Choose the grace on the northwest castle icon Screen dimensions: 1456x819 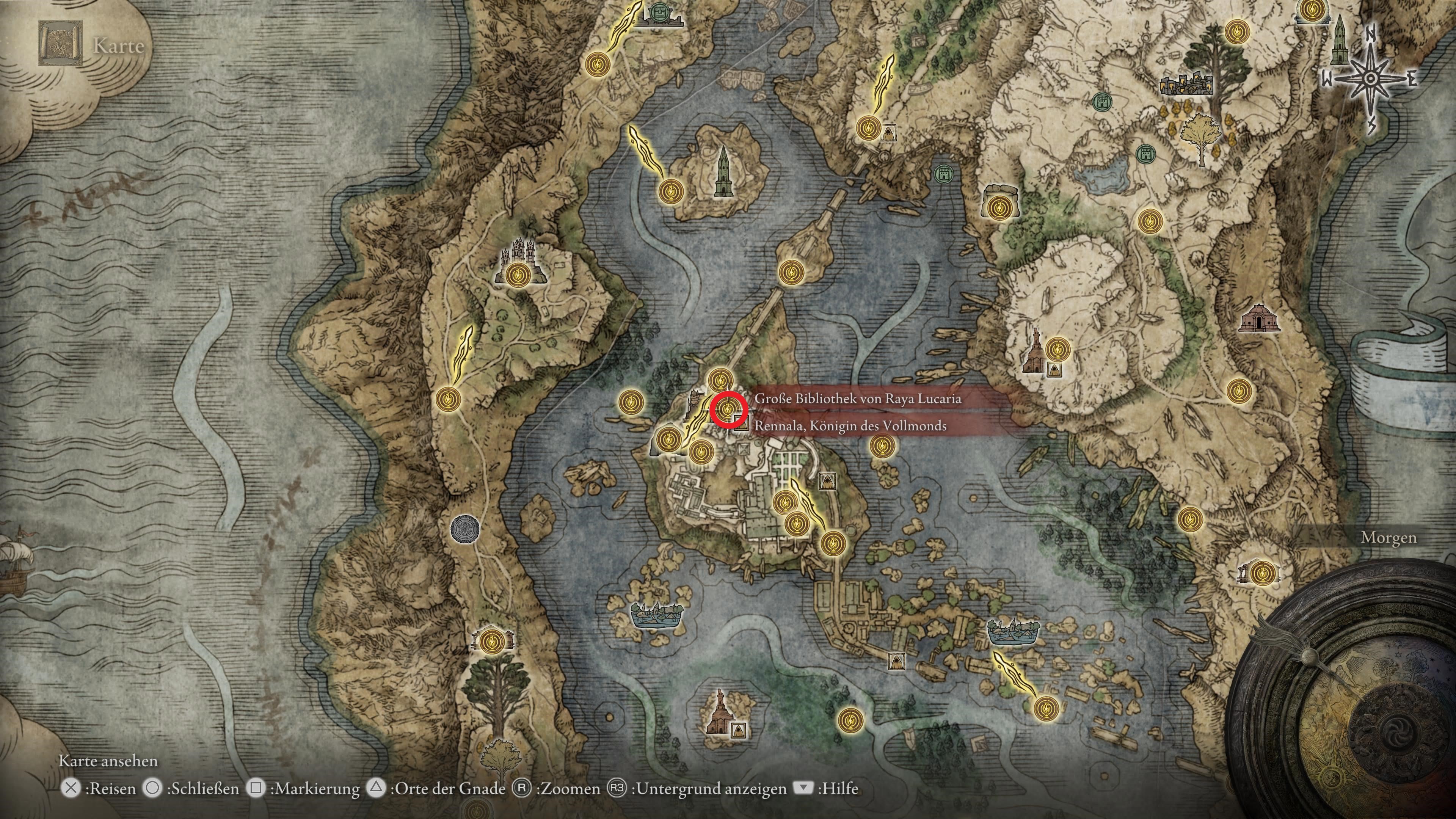(x=516, y=275)
